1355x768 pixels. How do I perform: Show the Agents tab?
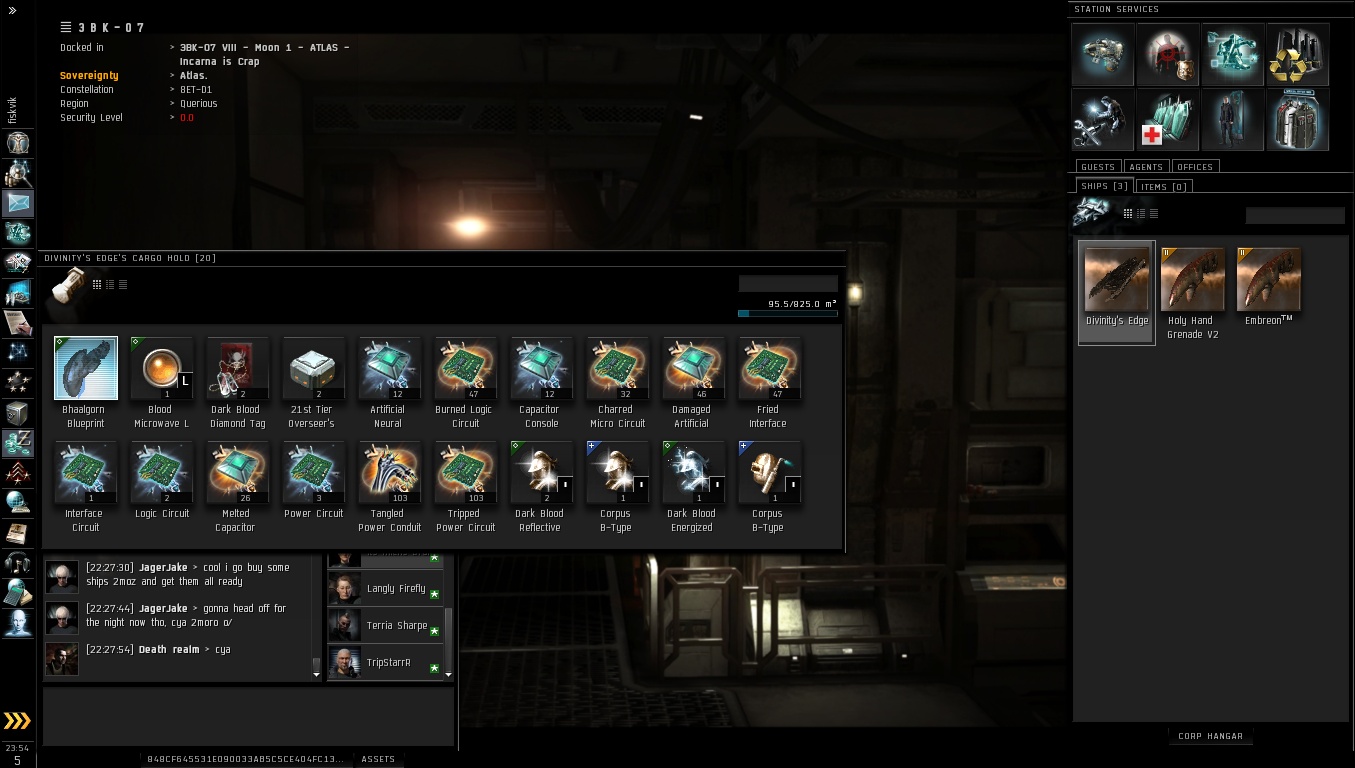point(1146,167)
